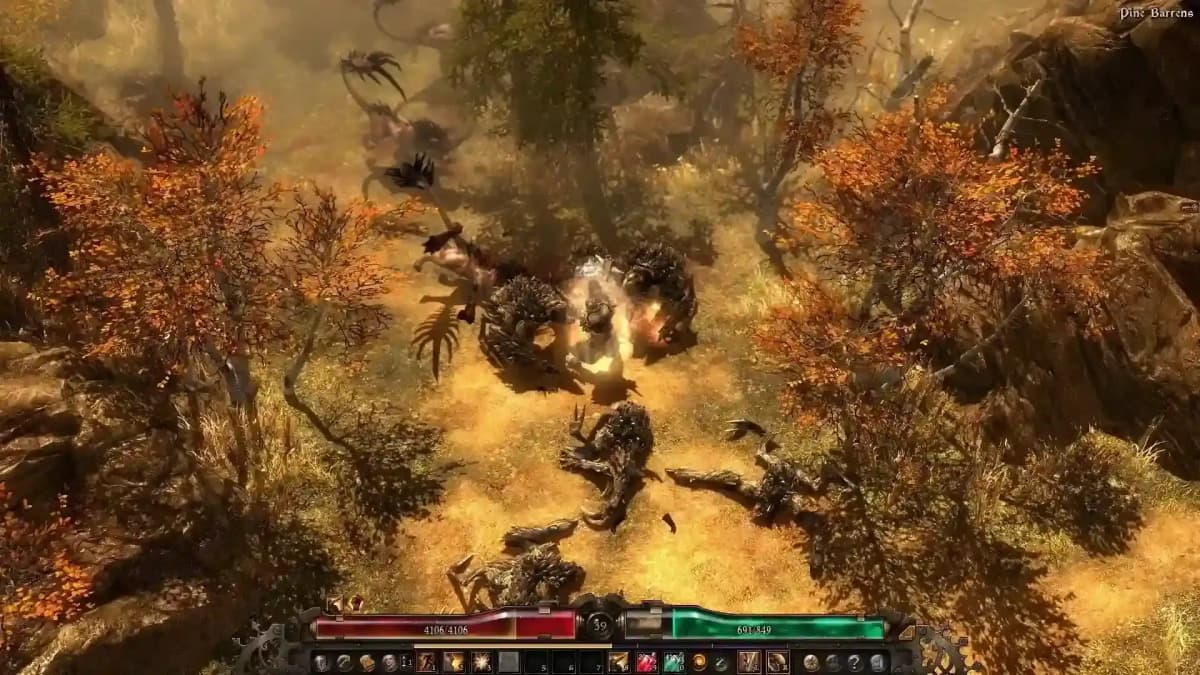This screenshot has width=1200, height=675.
Task: Activate the skill in hotbar slot 1
Action: tap(427, 662)
